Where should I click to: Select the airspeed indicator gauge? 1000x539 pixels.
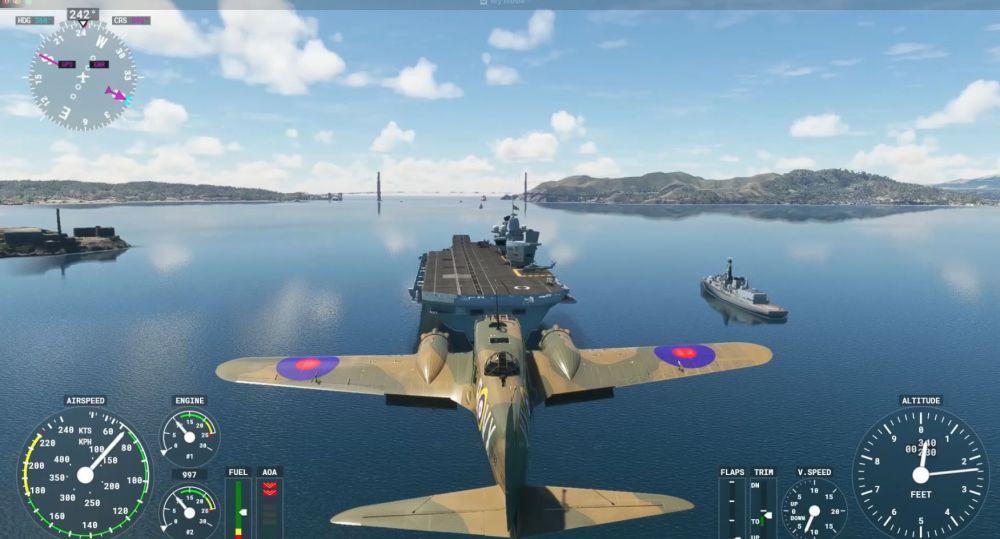click(85, 473)
